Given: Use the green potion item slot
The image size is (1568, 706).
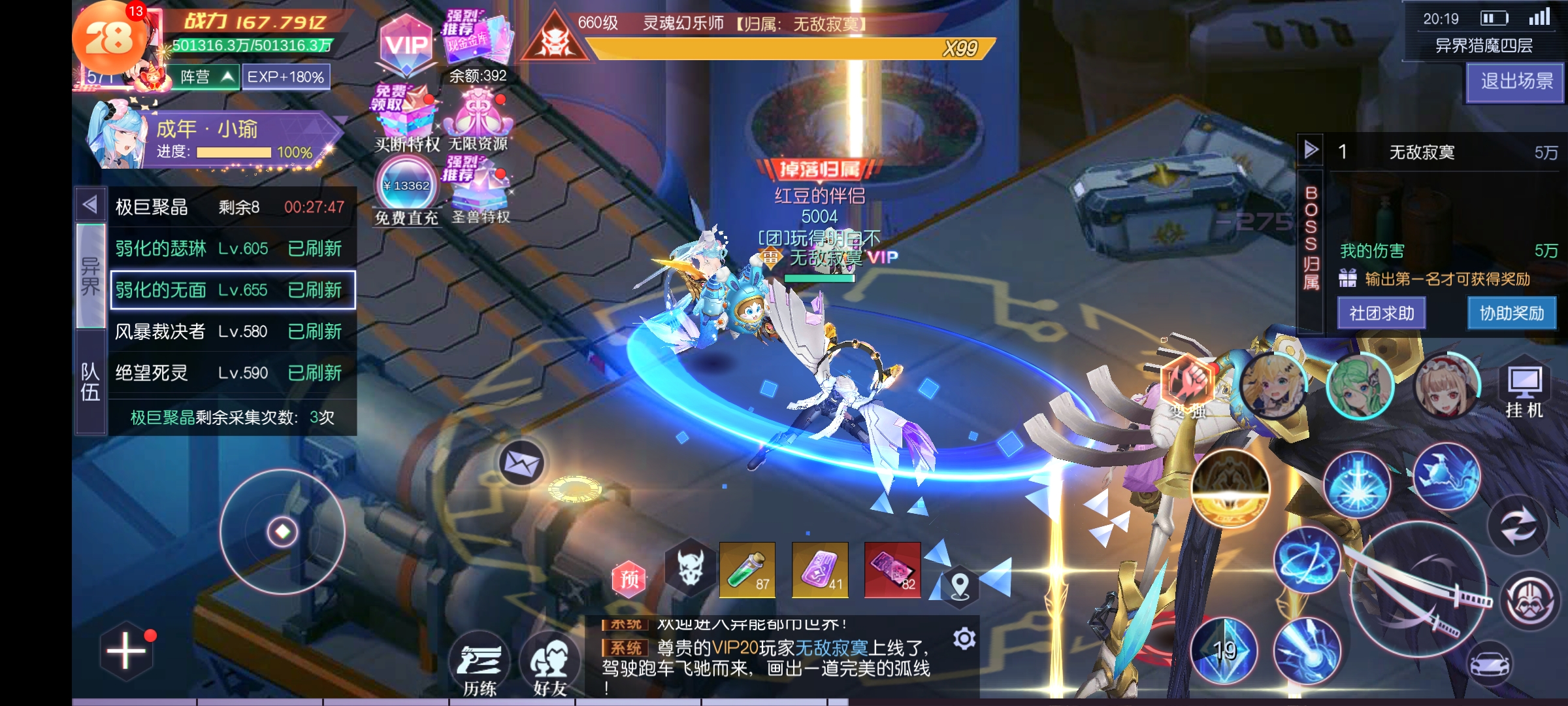Looking at the screenshot, I should 747,569.
